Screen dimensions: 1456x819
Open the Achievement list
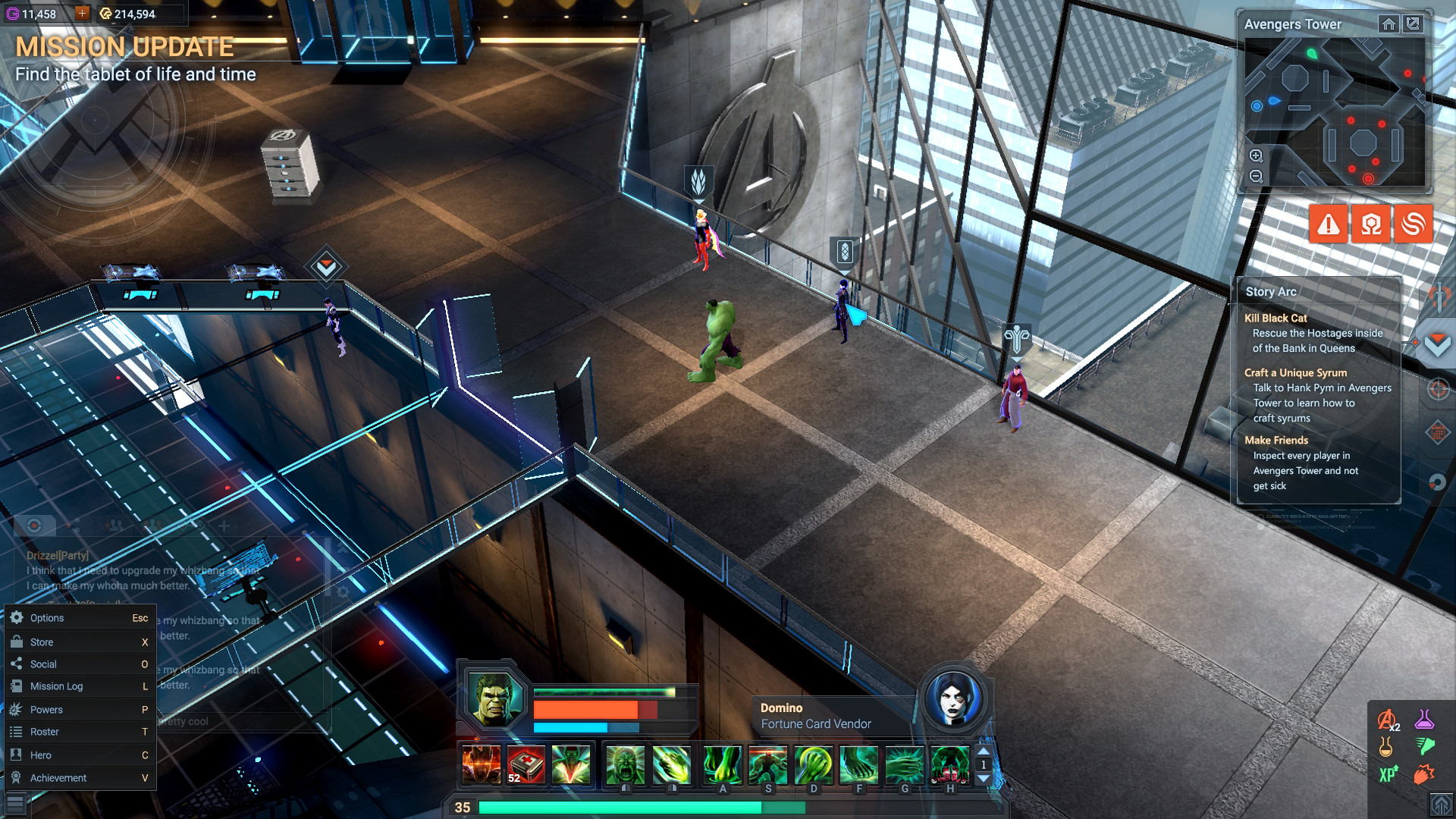tap(58, 778)
